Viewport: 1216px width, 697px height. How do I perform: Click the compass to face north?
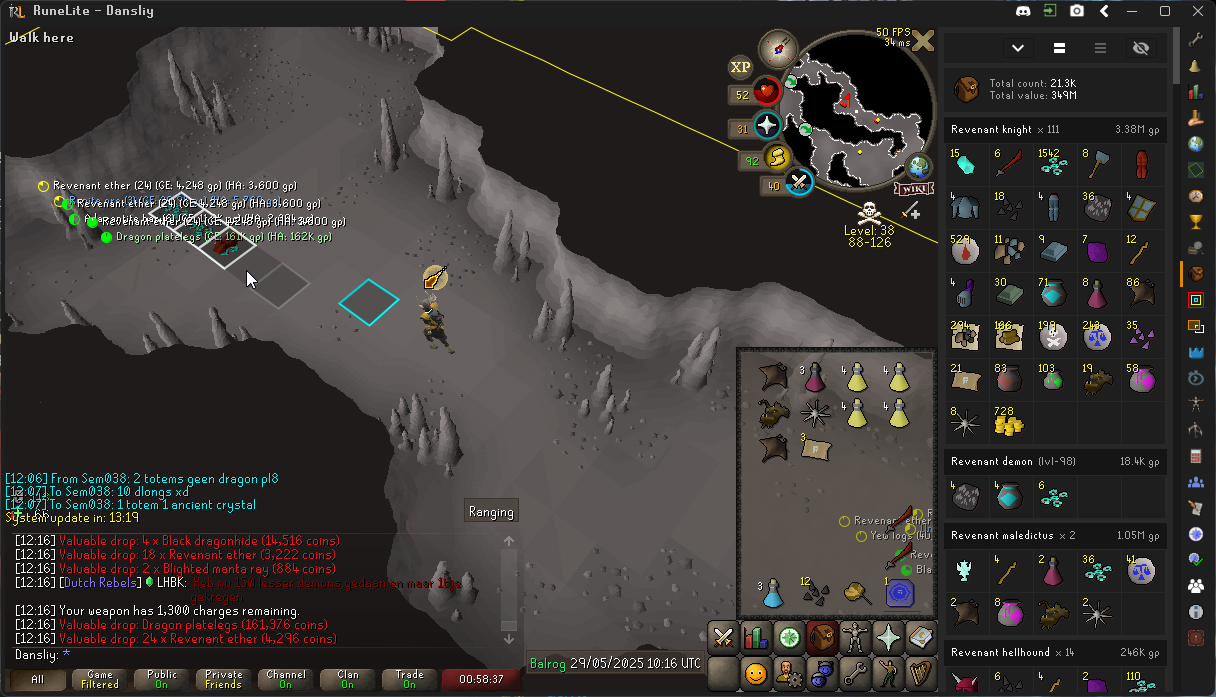[x=775, y=47]
